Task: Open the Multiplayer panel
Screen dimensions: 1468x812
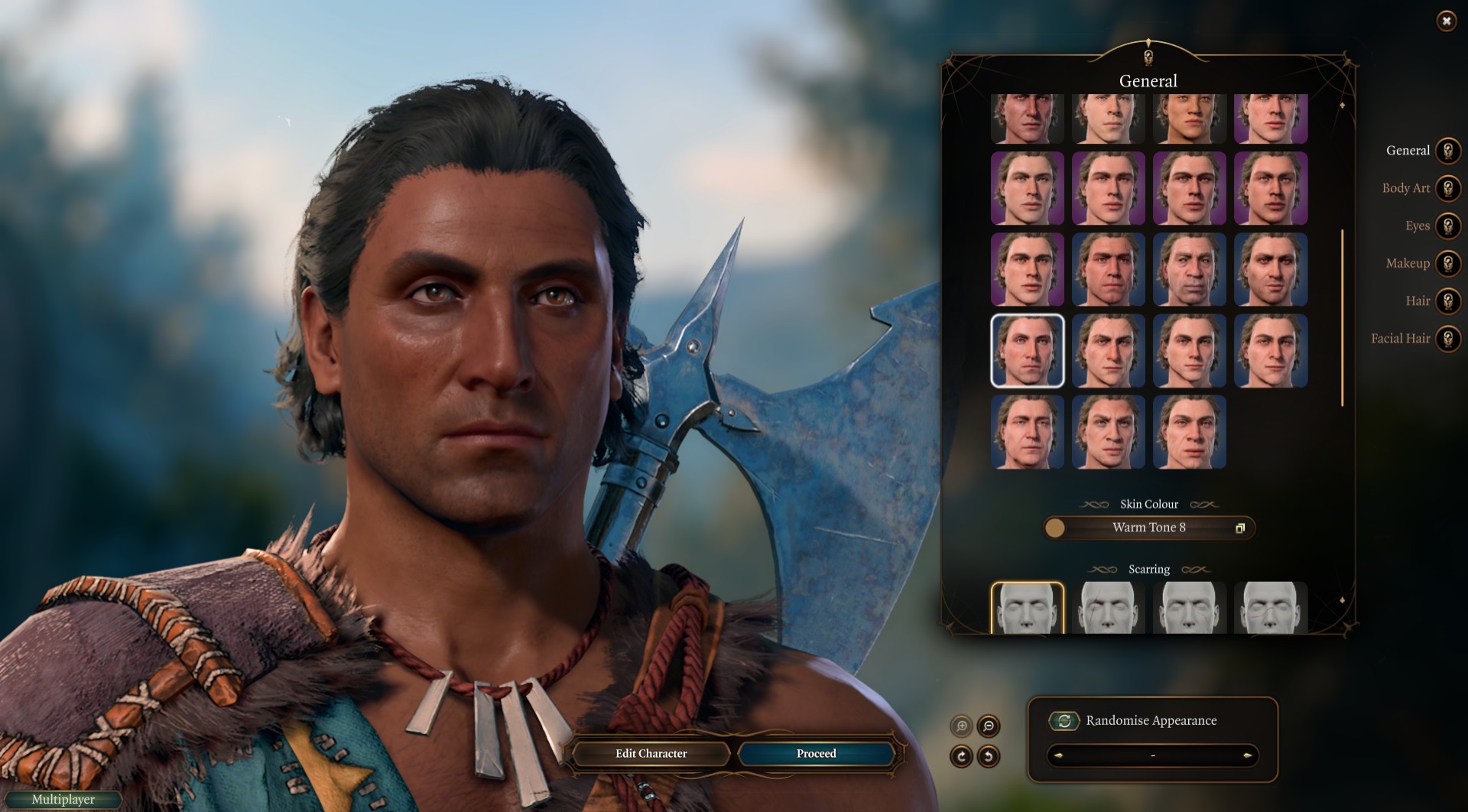Action: point(63,800)
